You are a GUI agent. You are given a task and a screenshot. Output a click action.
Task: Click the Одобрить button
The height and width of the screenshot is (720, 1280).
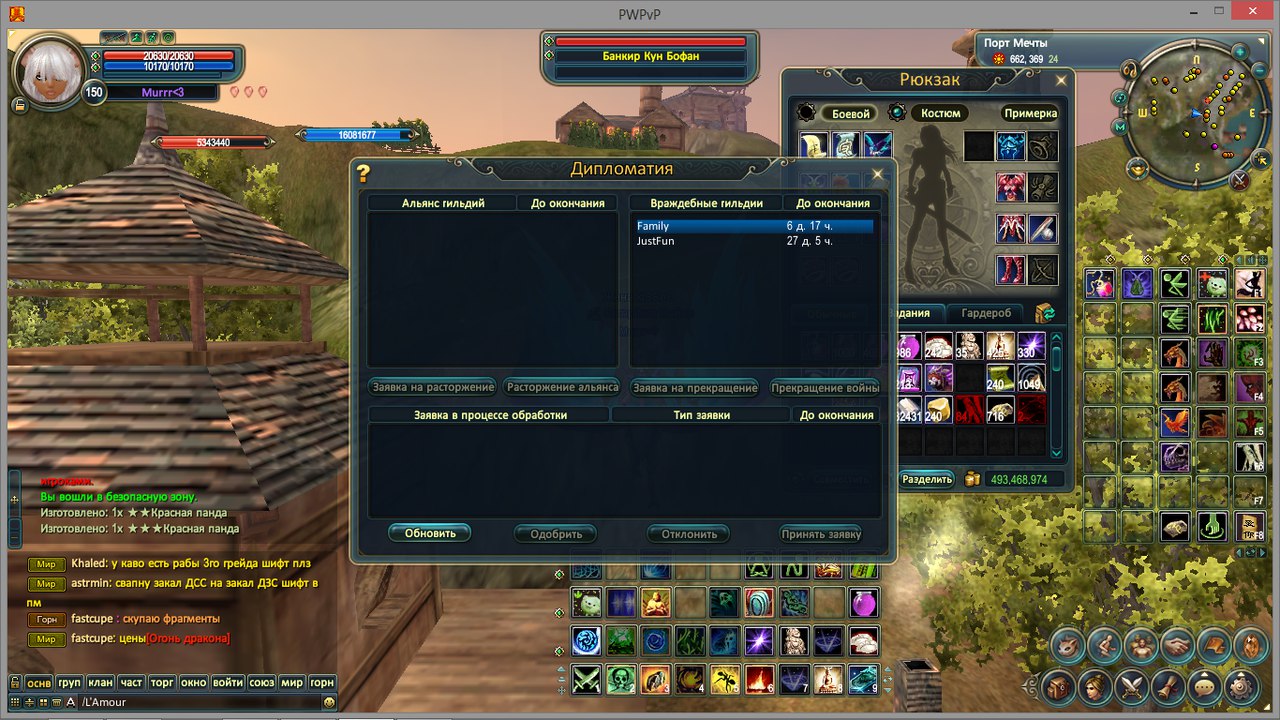(556, 534)
